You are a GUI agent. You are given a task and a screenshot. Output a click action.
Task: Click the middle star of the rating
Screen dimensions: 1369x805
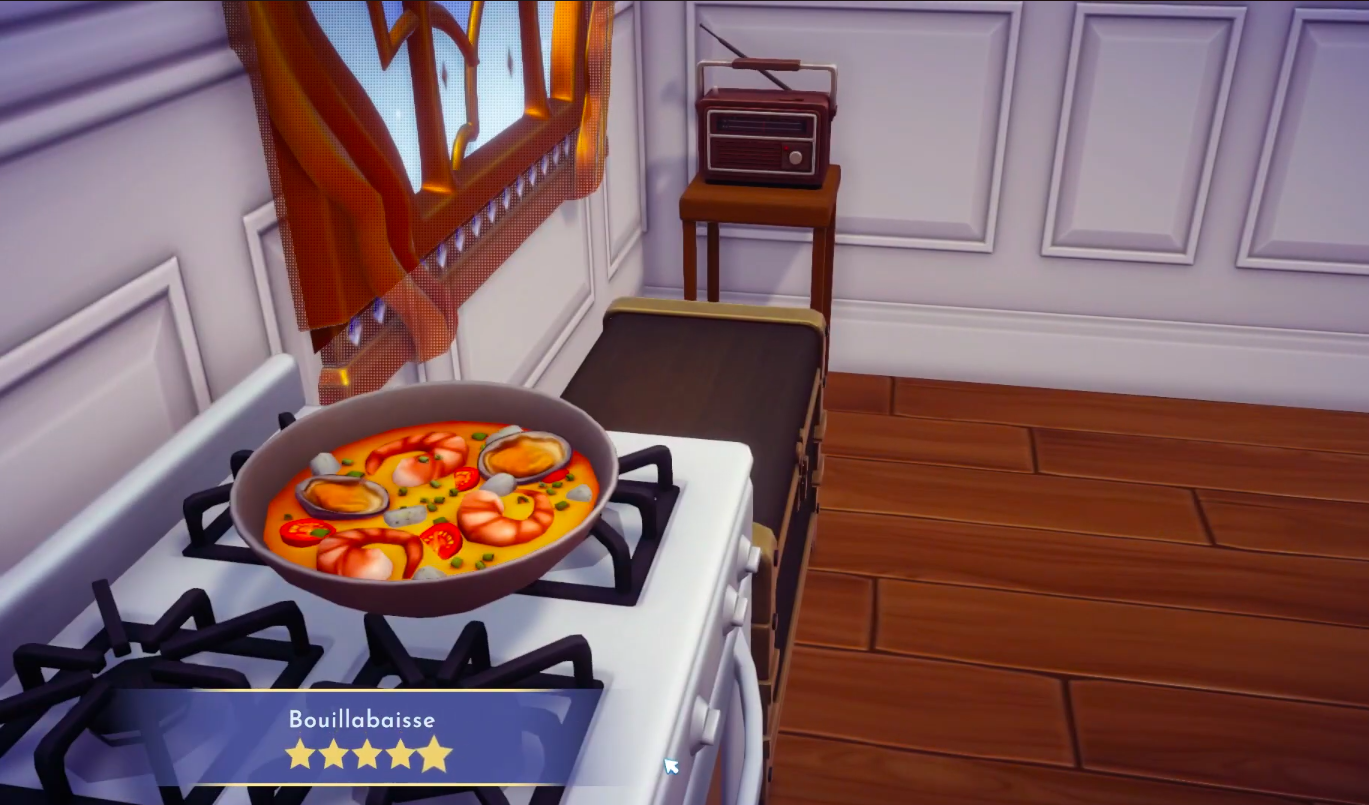369,755
